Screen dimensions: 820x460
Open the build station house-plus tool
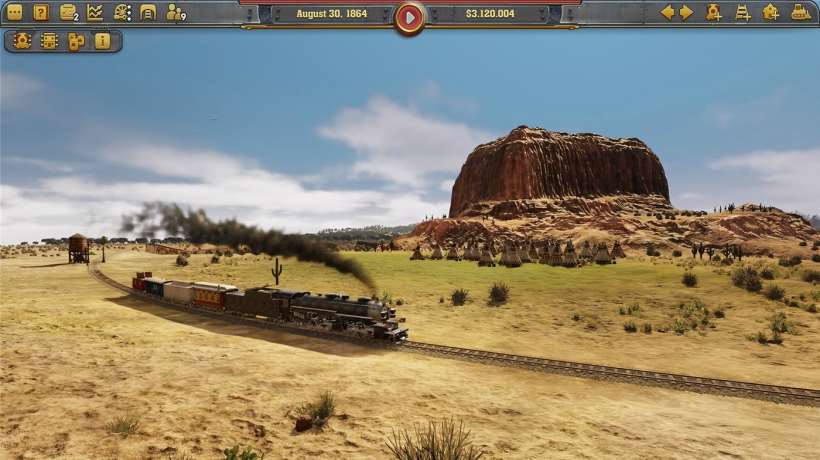tap(771, 12)
